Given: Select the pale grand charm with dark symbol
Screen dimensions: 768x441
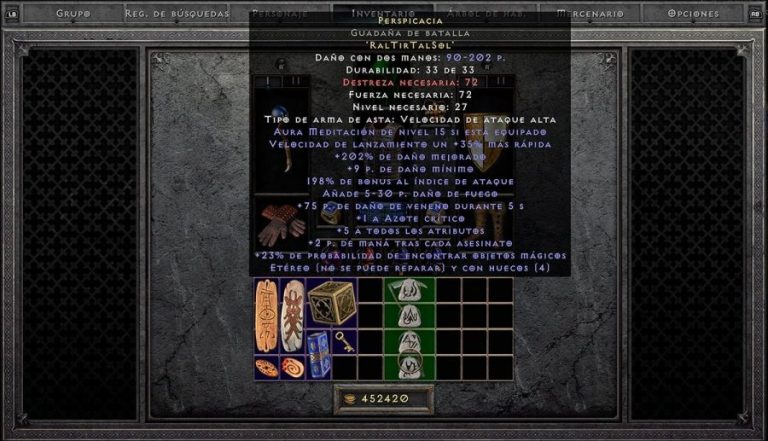Looking at the screenshot, I should tap(293, 315).
